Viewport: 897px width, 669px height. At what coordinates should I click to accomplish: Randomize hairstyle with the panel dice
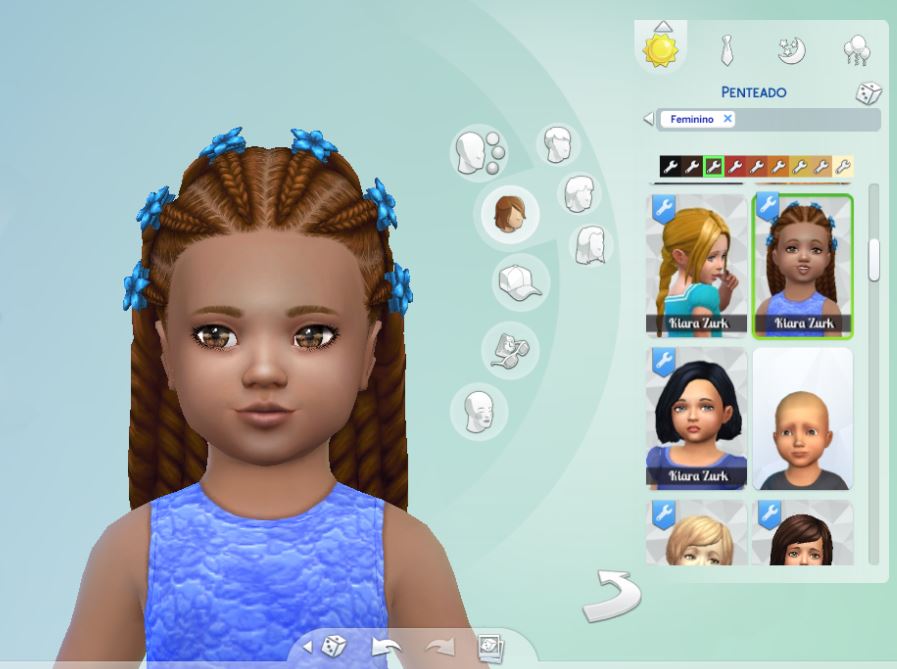pos(868,93)
